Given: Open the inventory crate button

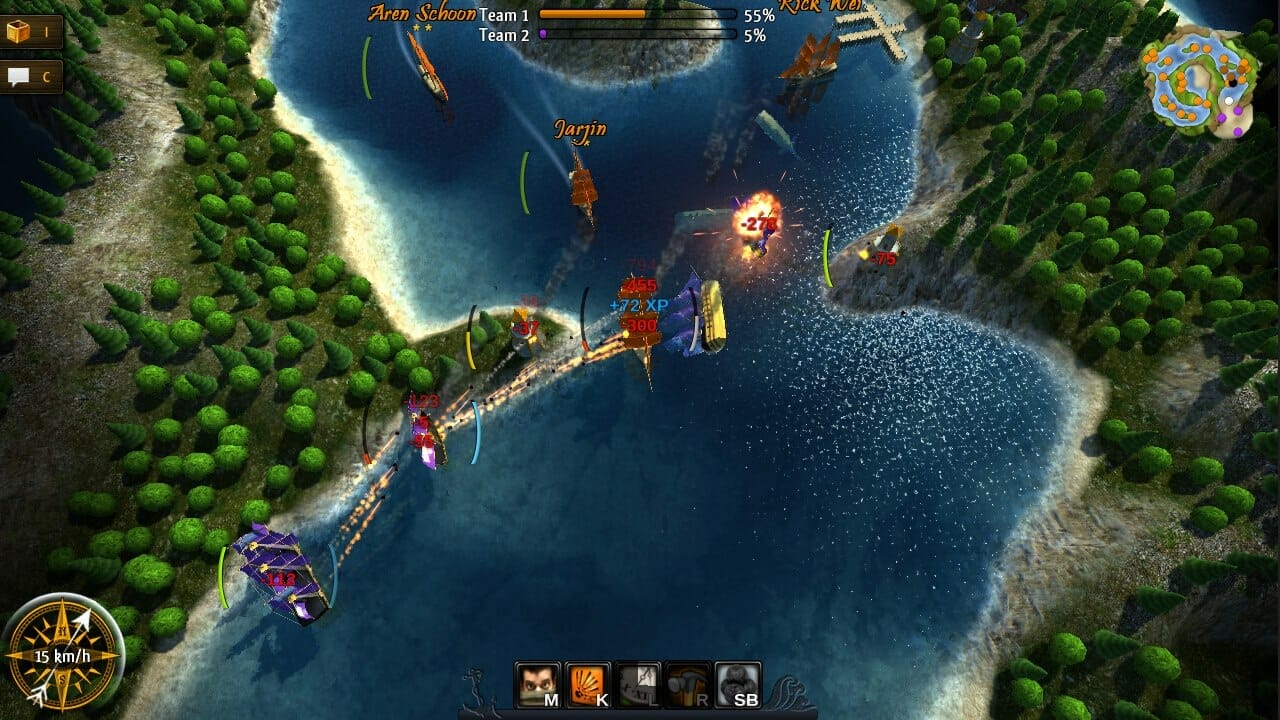Looking at the screenshot, I should [x=30, y=32].
